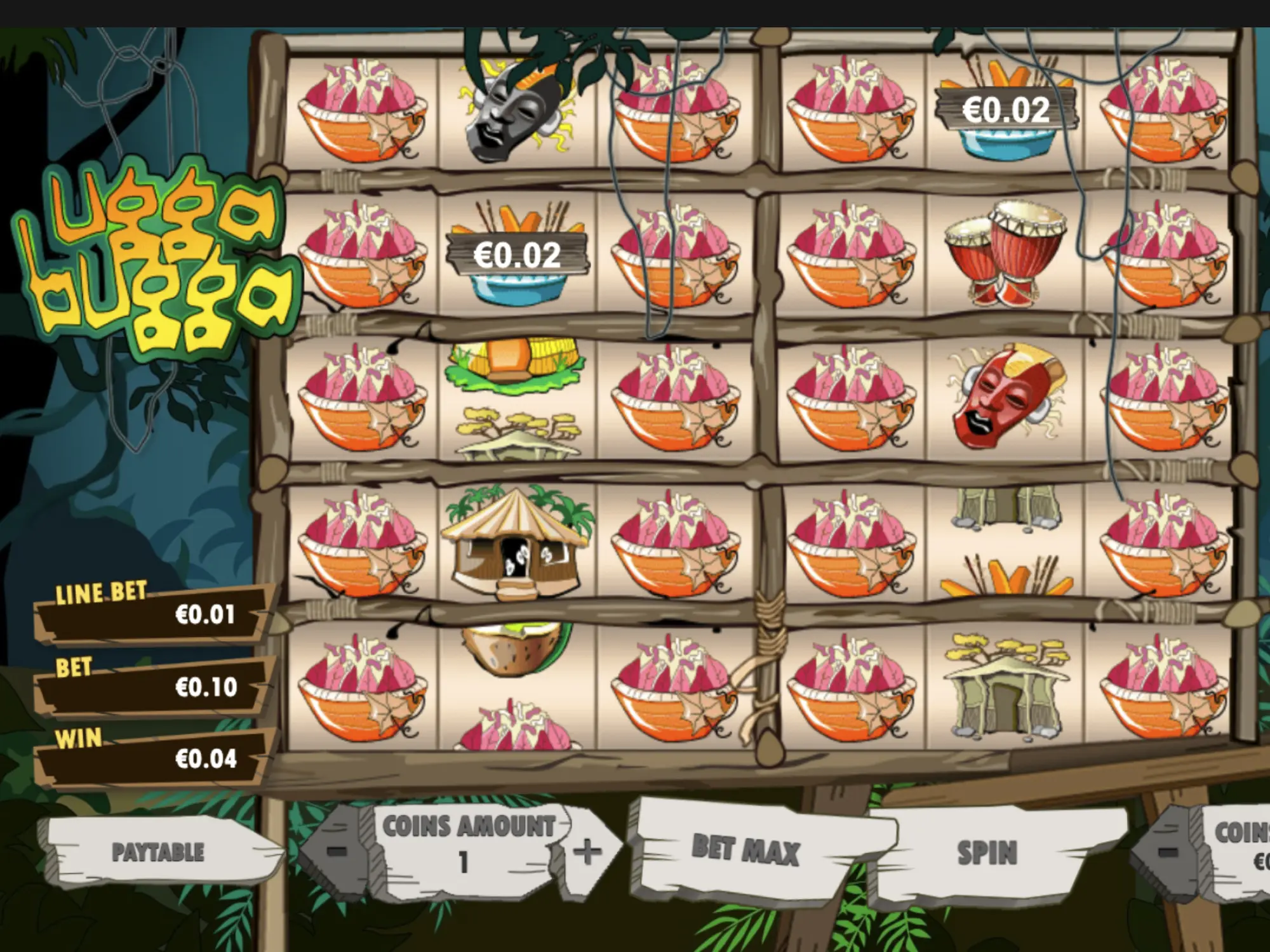Open the Paytable
Image resolution: width=1270 pixels, height=952 pixels.
[158, 852]
